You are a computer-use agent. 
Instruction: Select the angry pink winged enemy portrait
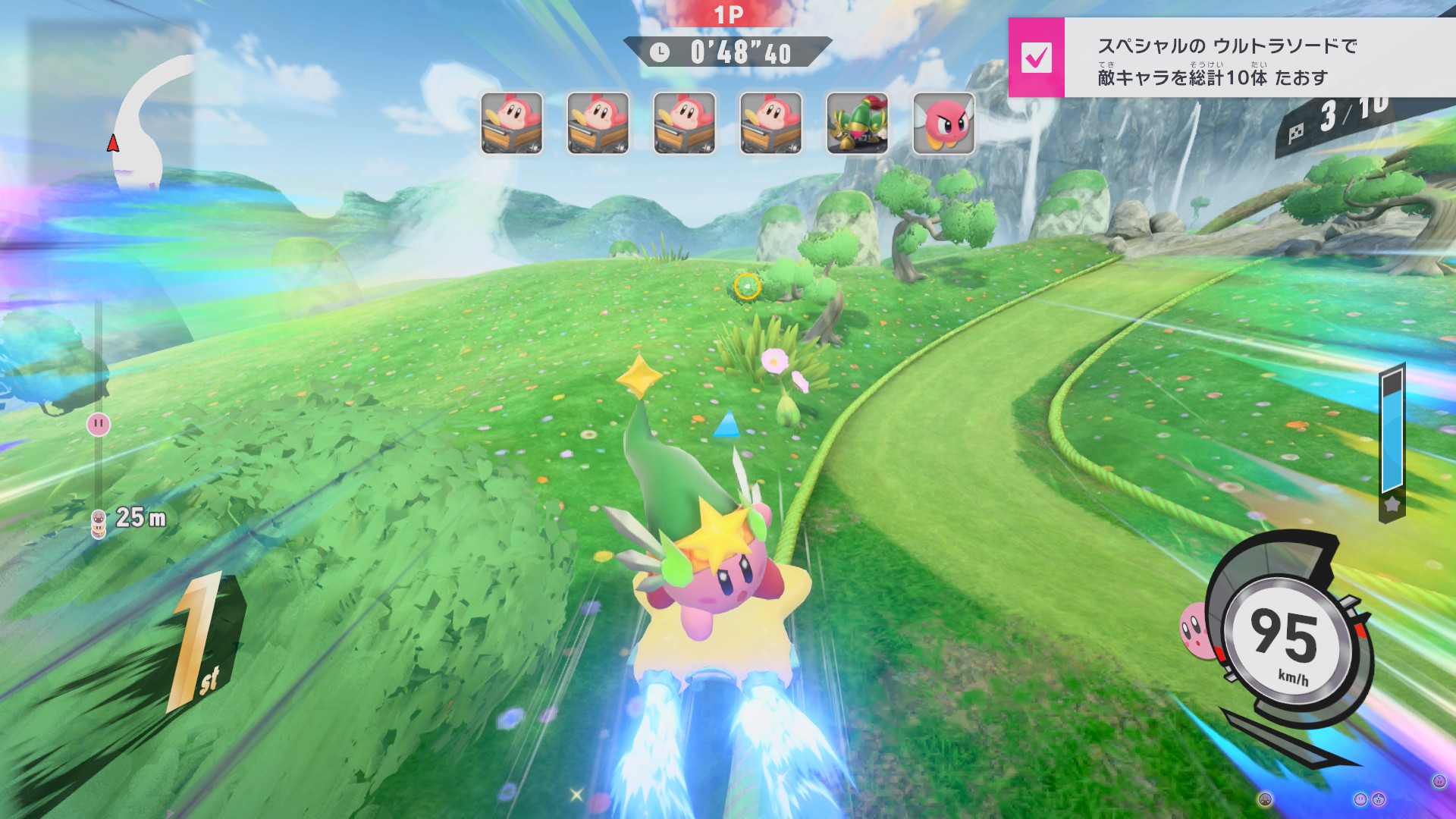[943, 124]
